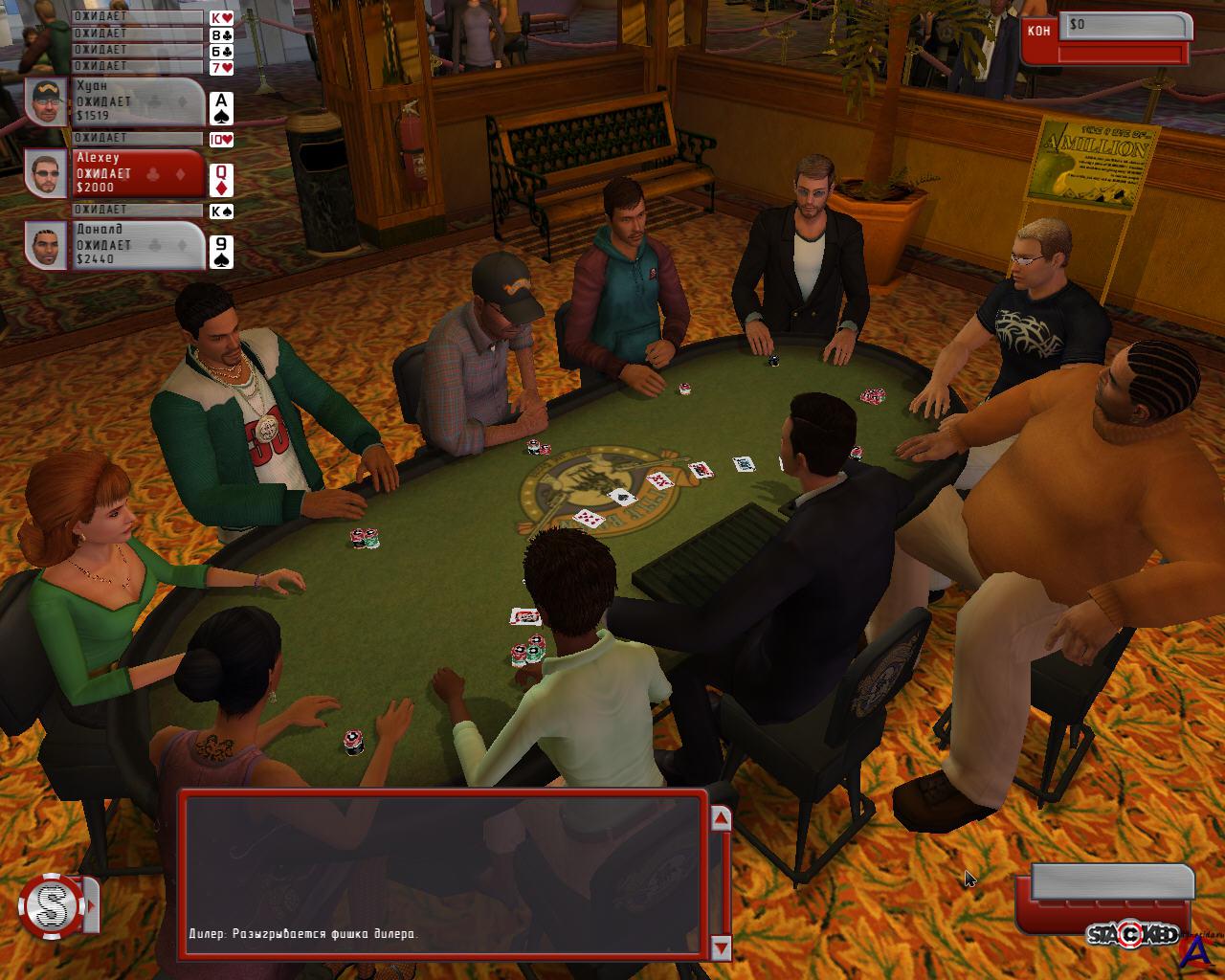The width and height of the screenshot is (1225, 980).
Task: Click Дональд's portrait
Action: (x=46, y=246)
